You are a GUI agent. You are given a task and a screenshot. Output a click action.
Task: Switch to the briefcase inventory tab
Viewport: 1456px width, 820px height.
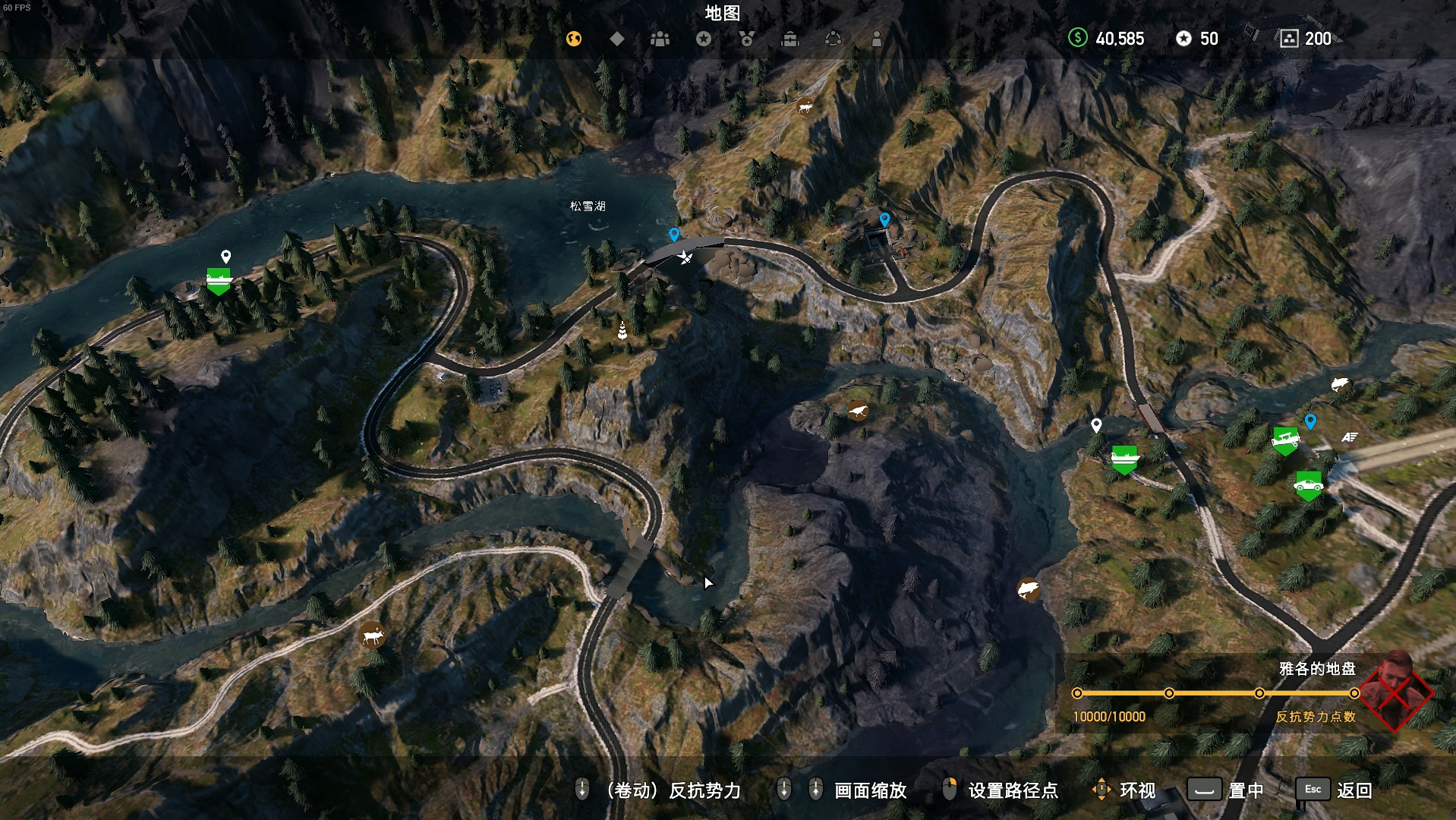coord(790,39)
